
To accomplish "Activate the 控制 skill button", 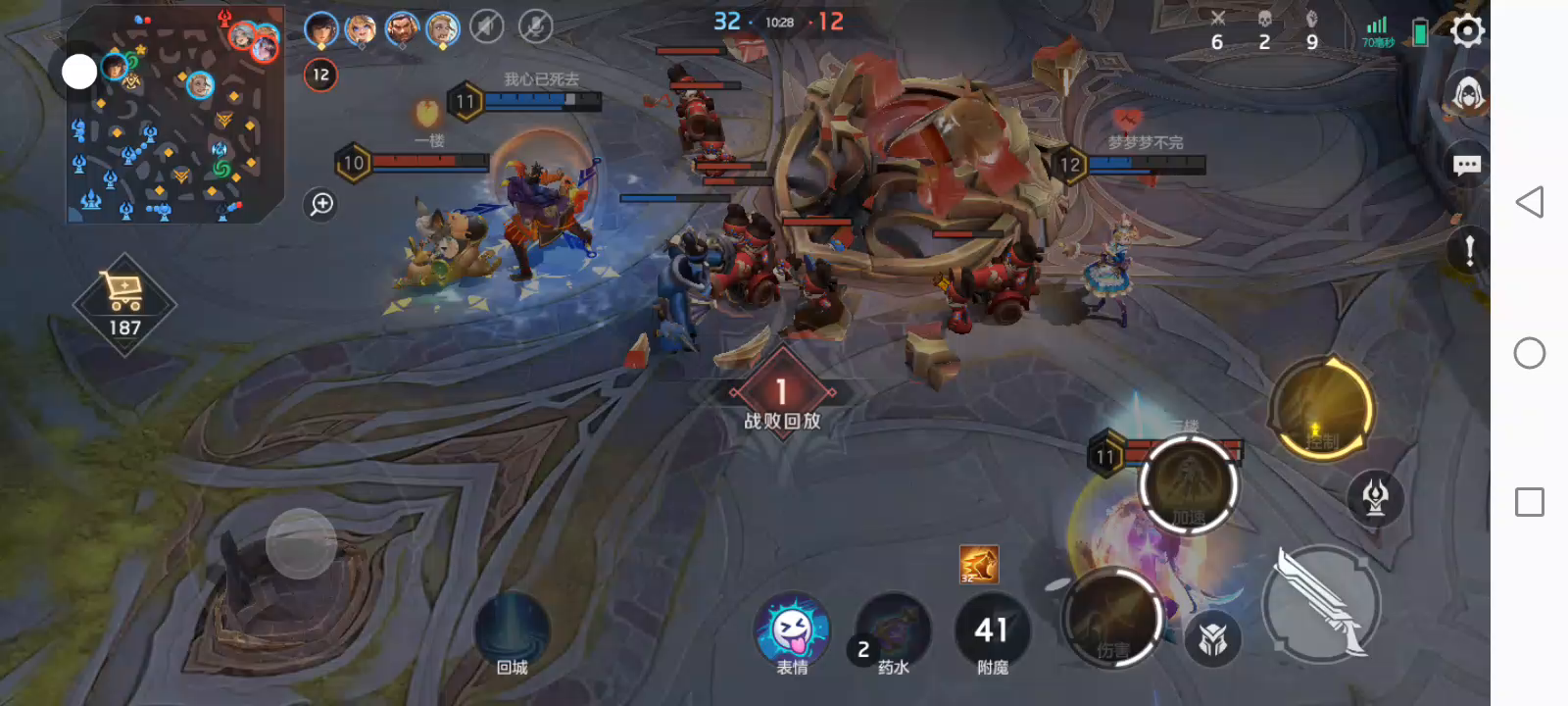I will click(1321, 410).
